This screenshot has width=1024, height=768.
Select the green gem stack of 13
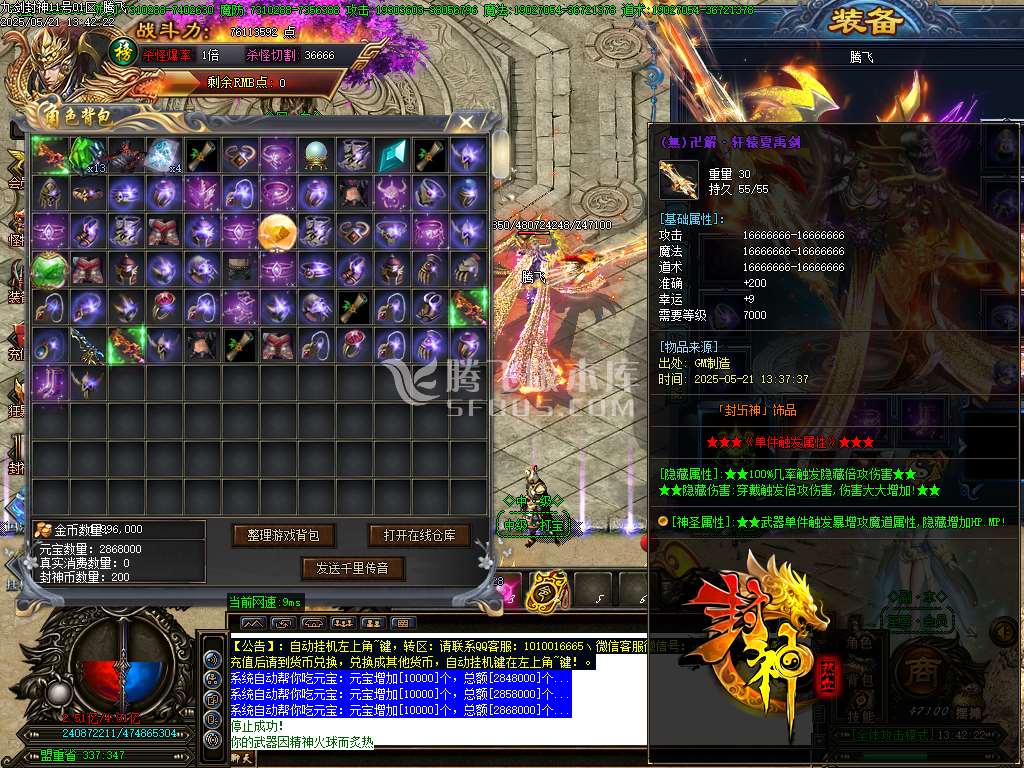coord(88,155)
